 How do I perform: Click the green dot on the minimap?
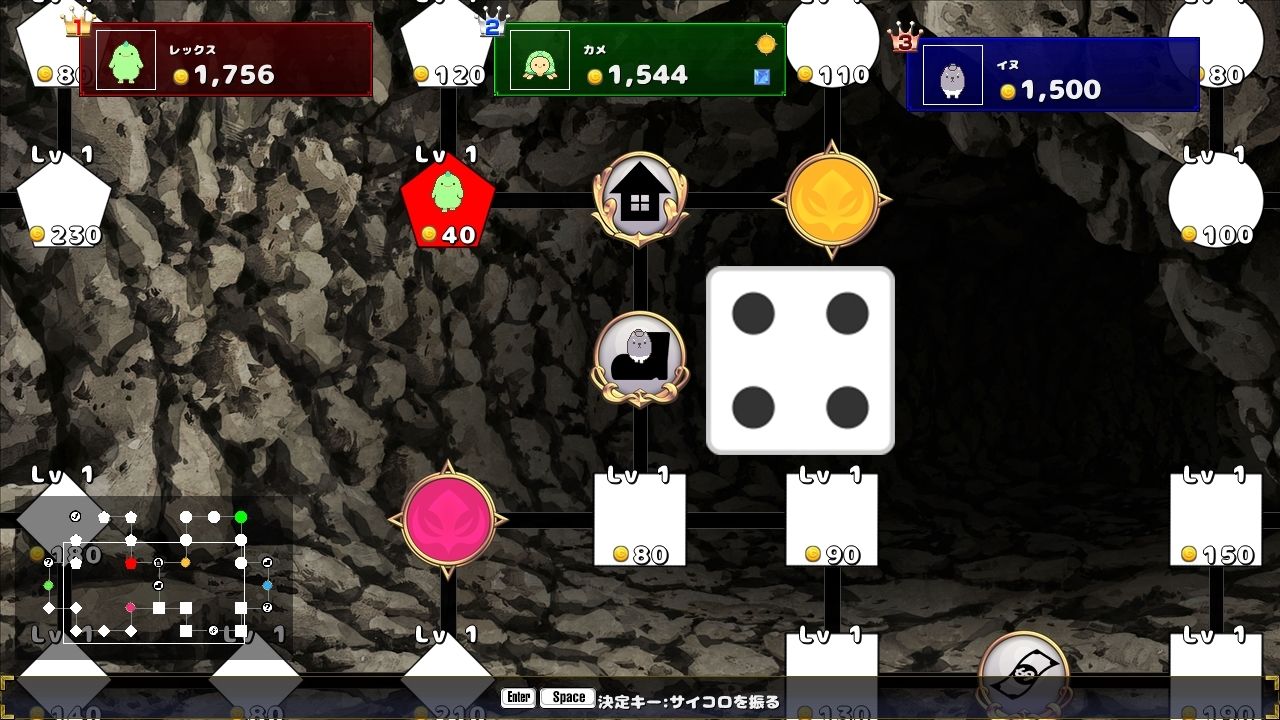pos(241,517)
